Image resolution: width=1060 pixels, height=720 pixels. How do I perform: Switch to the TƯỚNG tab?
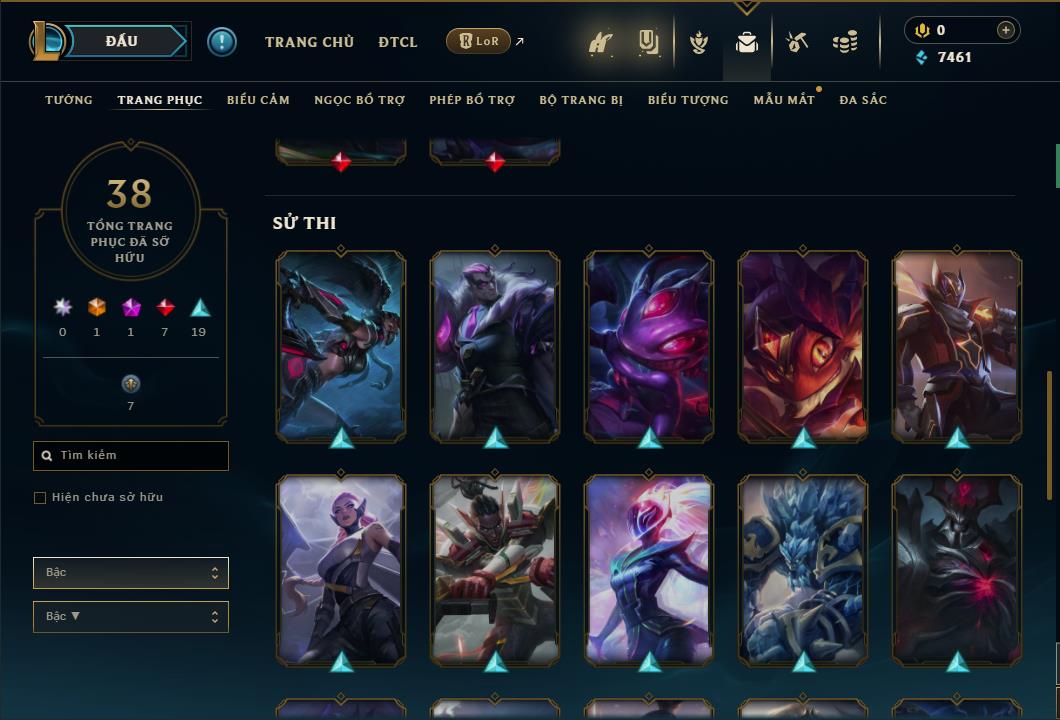tap(69, 100)
